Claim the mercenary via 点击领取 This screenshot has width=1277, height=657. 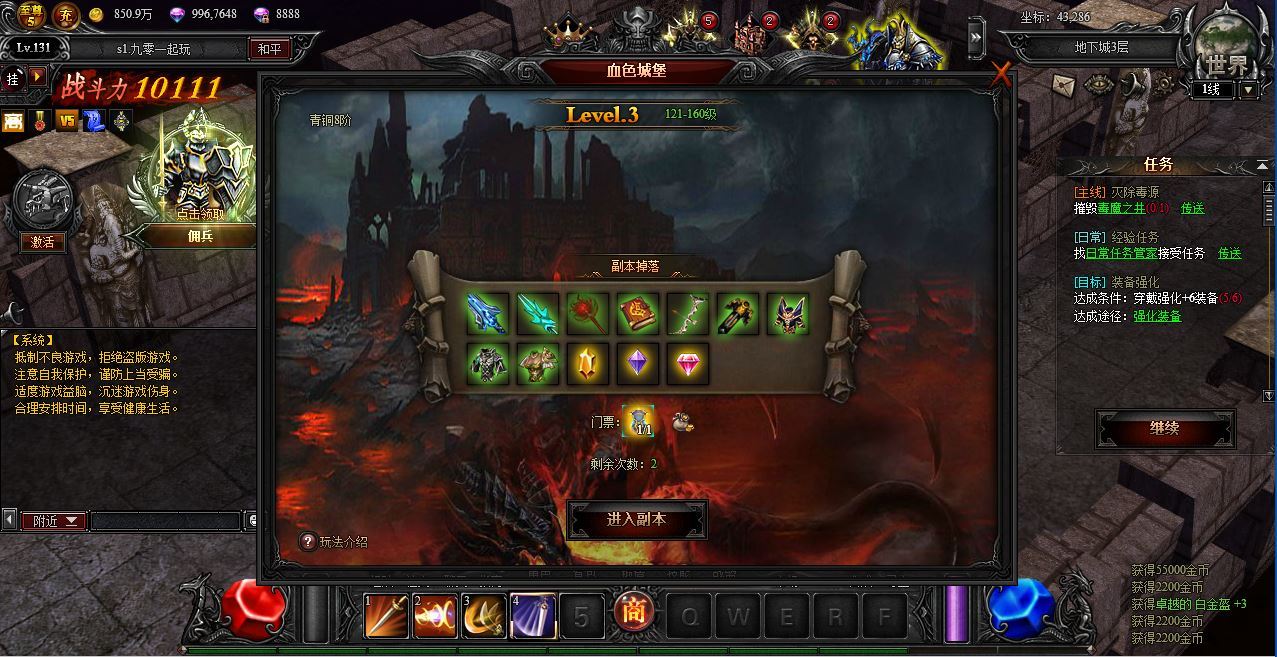(x=201, y=214)
